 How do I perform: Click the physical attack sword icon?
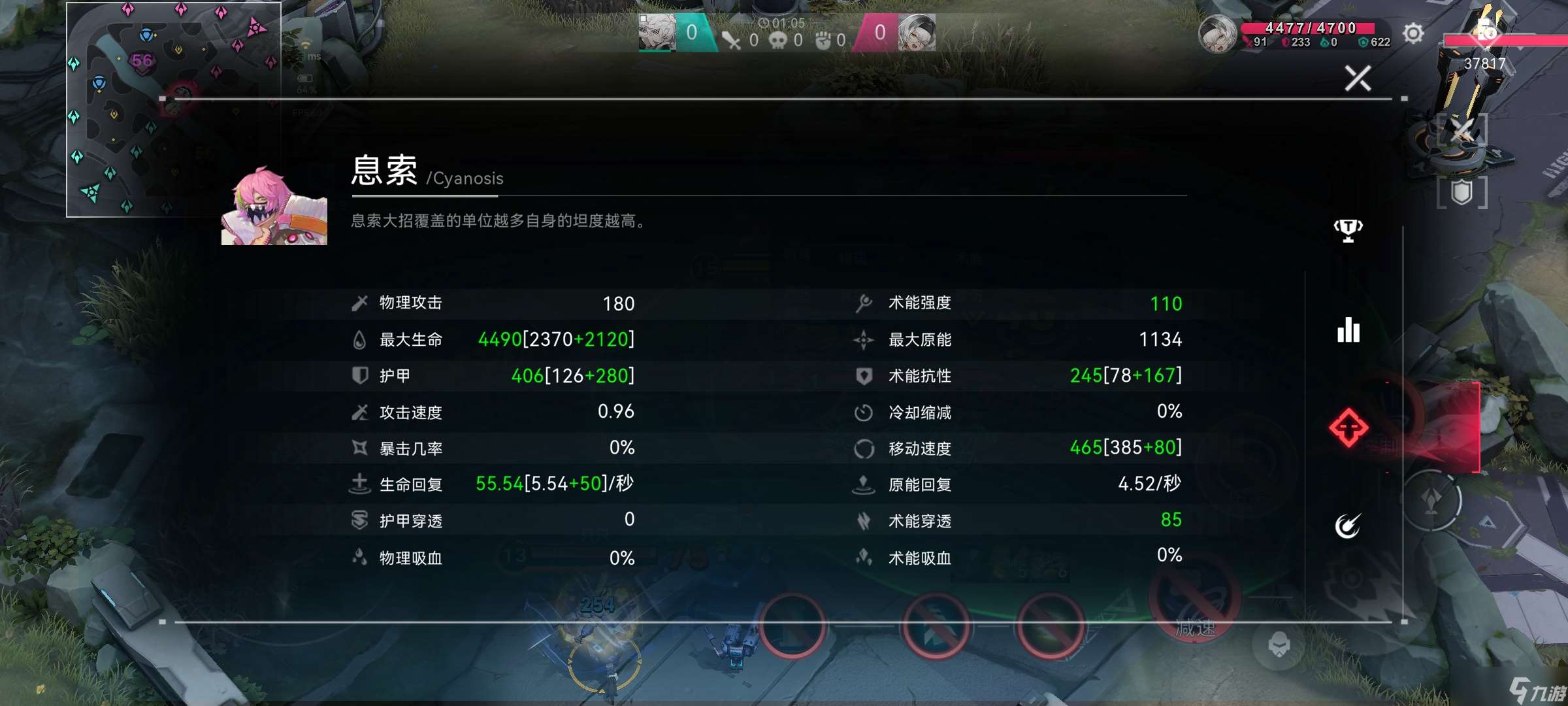pyautogui.click(x=358, y=303)
